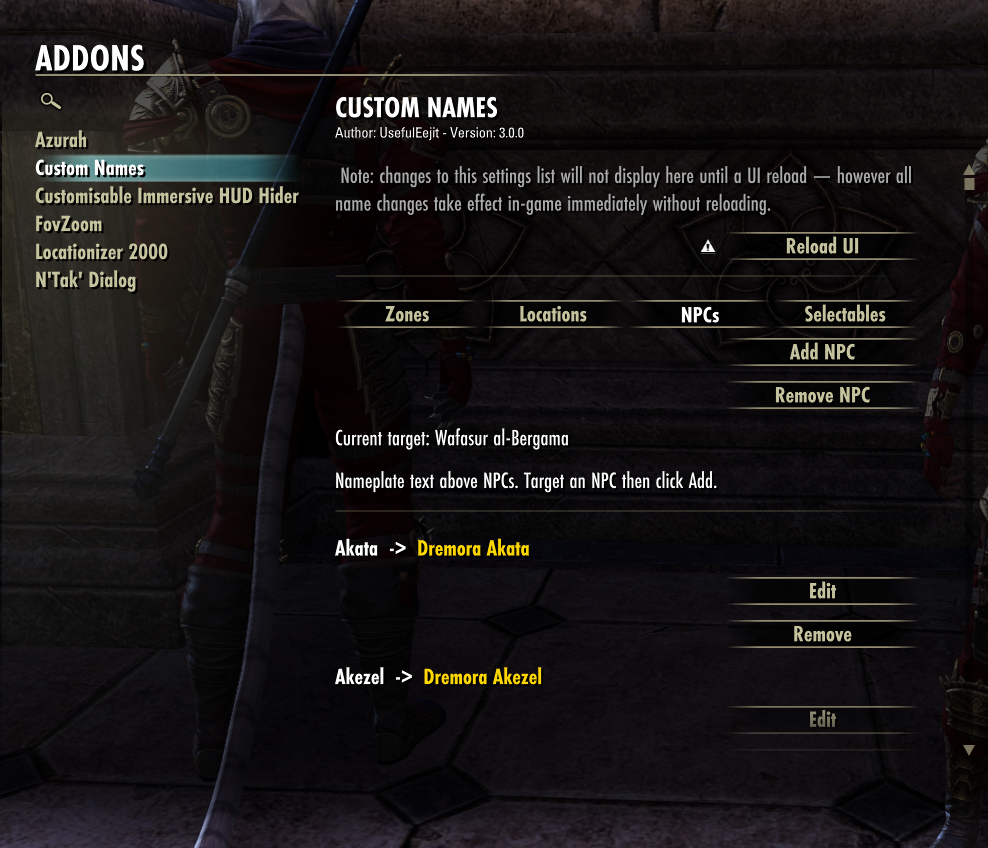Choose the FovZoom addon entry
Screen dimensions: 988x848
69,224
